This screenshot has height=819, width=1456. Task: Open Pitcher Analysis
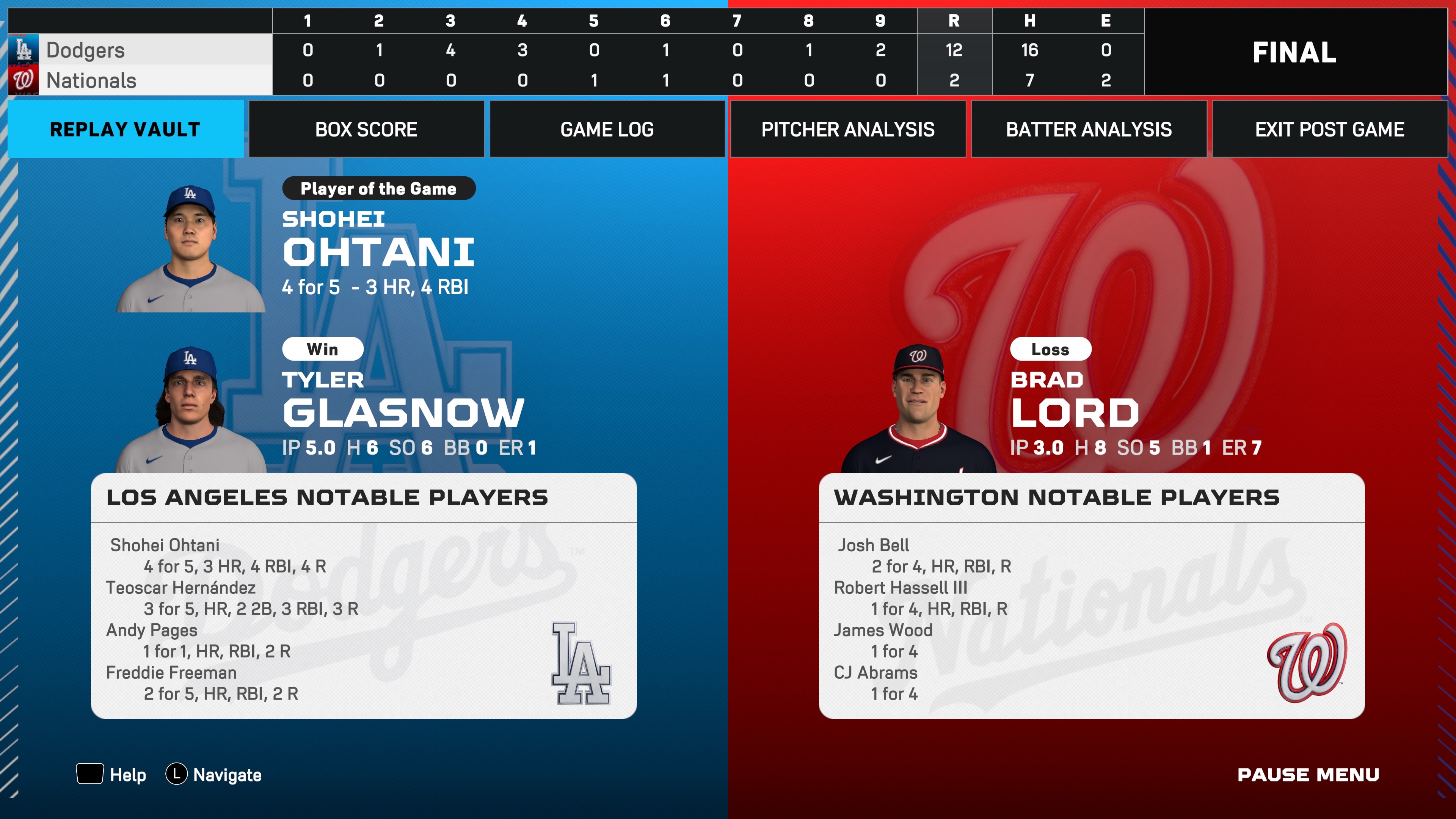point(848,129)
